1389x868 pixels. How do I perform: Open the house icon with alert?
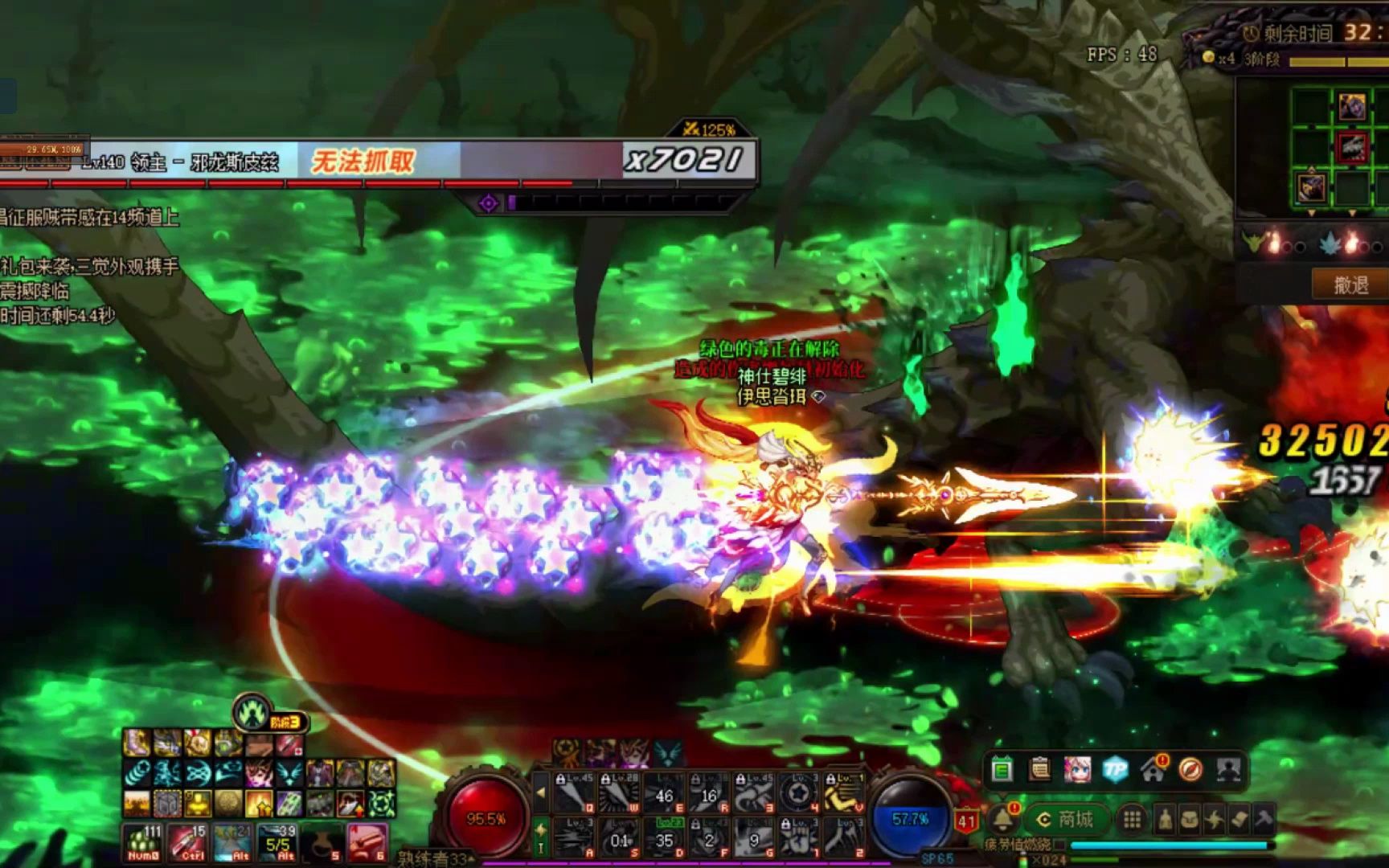click(1153, 771)
